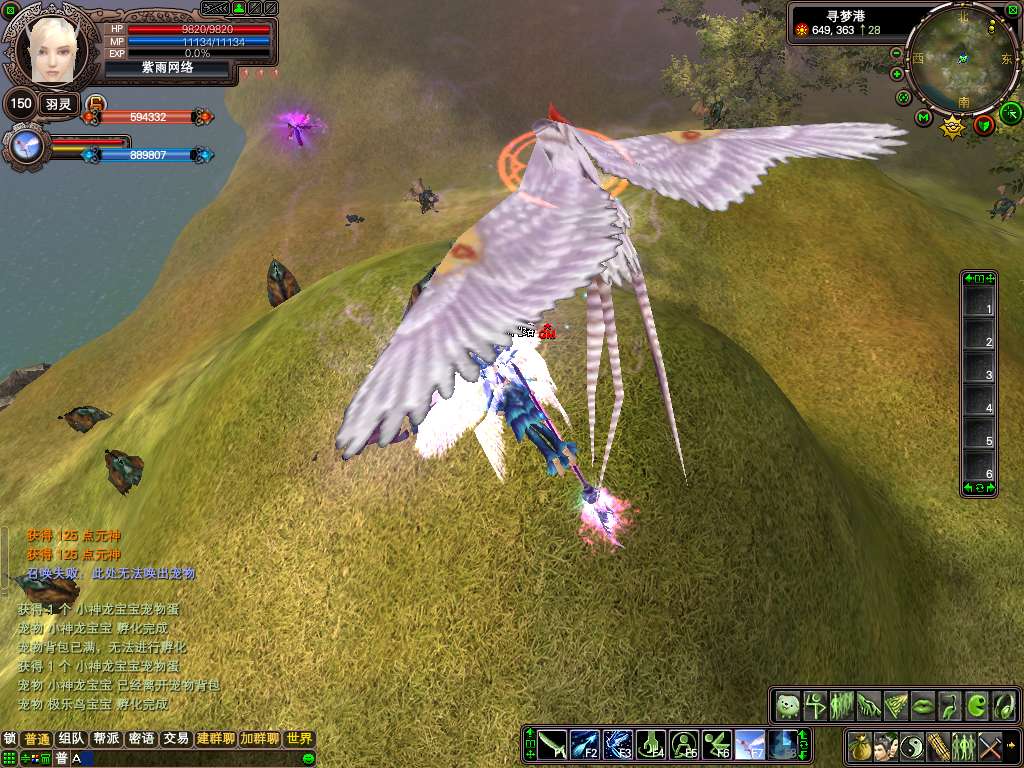
Task: Click the 加群聊 join group chat button
Action: (x=259, y=739)
